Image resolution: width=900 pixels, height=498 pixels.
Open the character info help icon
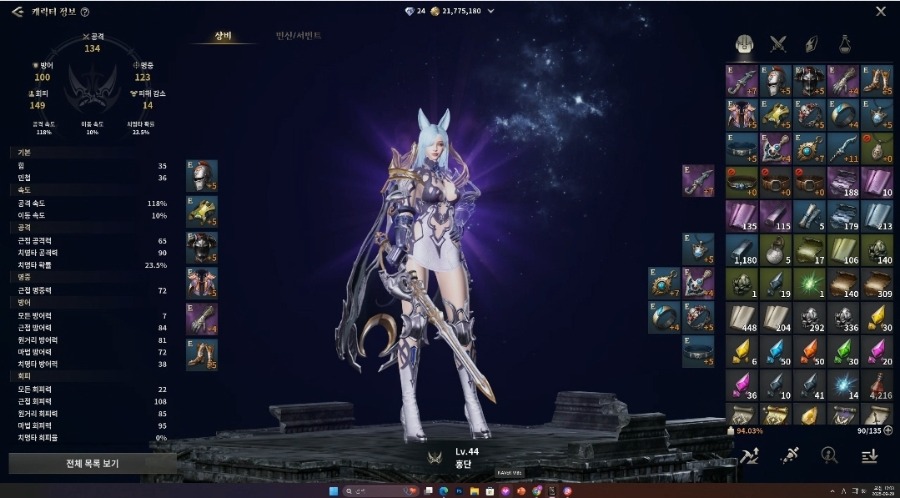[x=85, y=13]
